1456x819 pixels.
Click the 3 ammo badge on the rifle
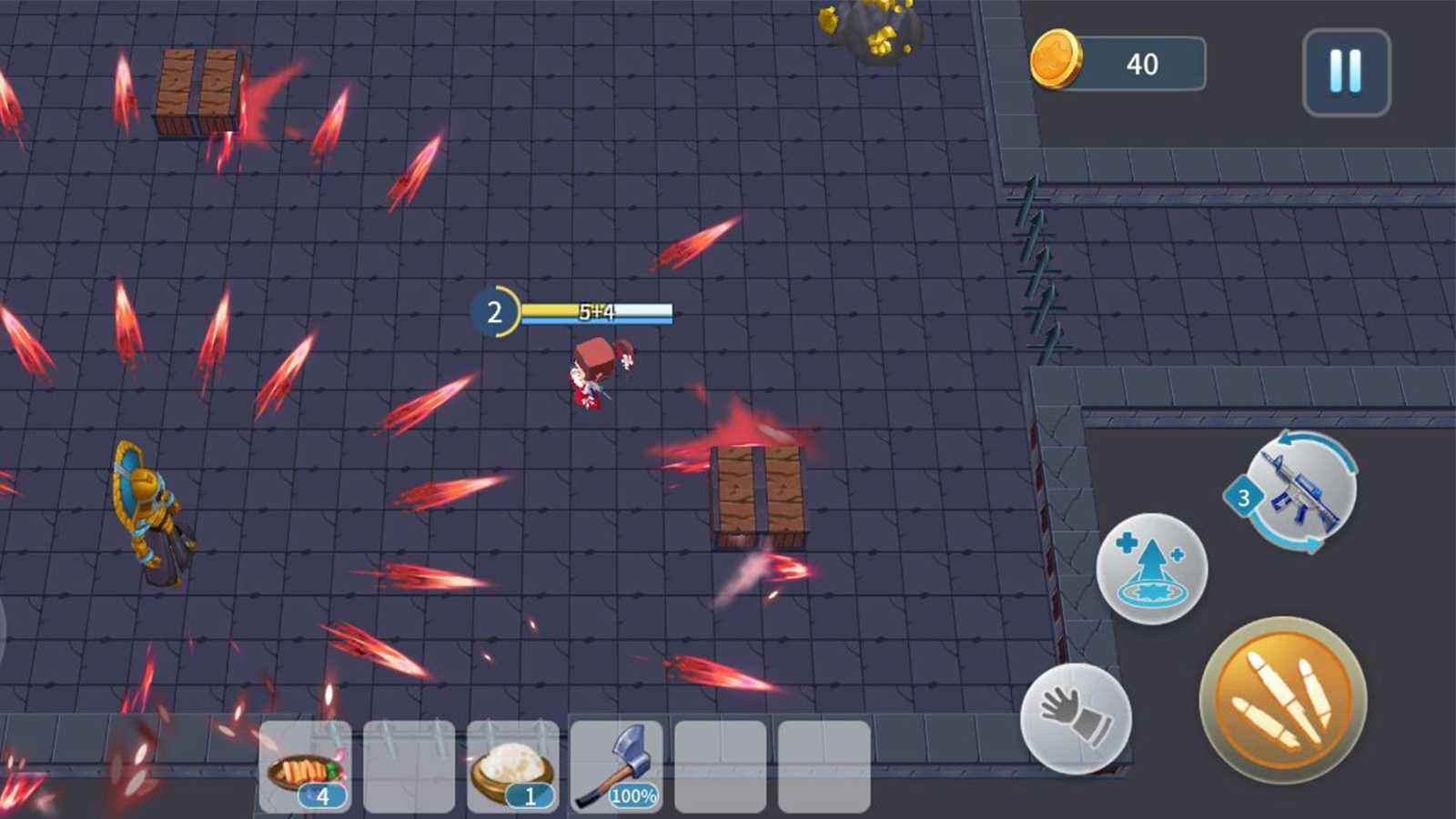click(x=1242, y=496)
